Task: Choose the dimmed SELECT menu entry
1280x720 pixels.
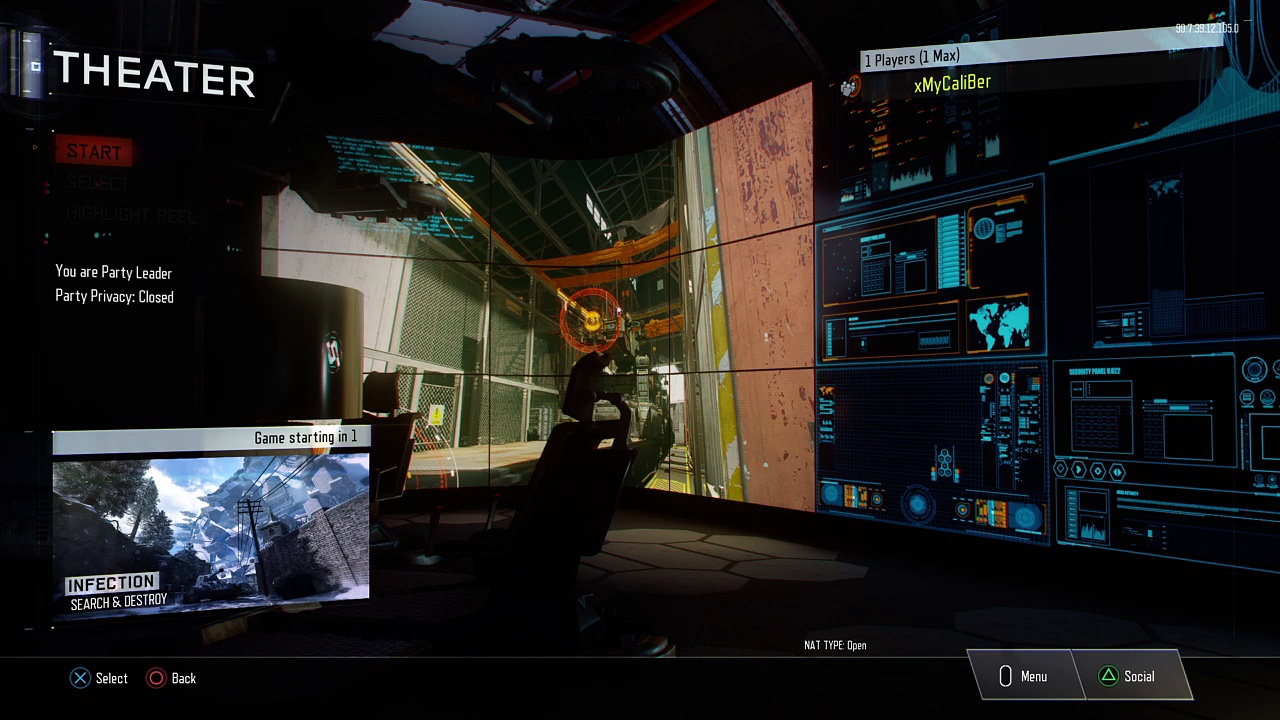Action: click(98, 184)
